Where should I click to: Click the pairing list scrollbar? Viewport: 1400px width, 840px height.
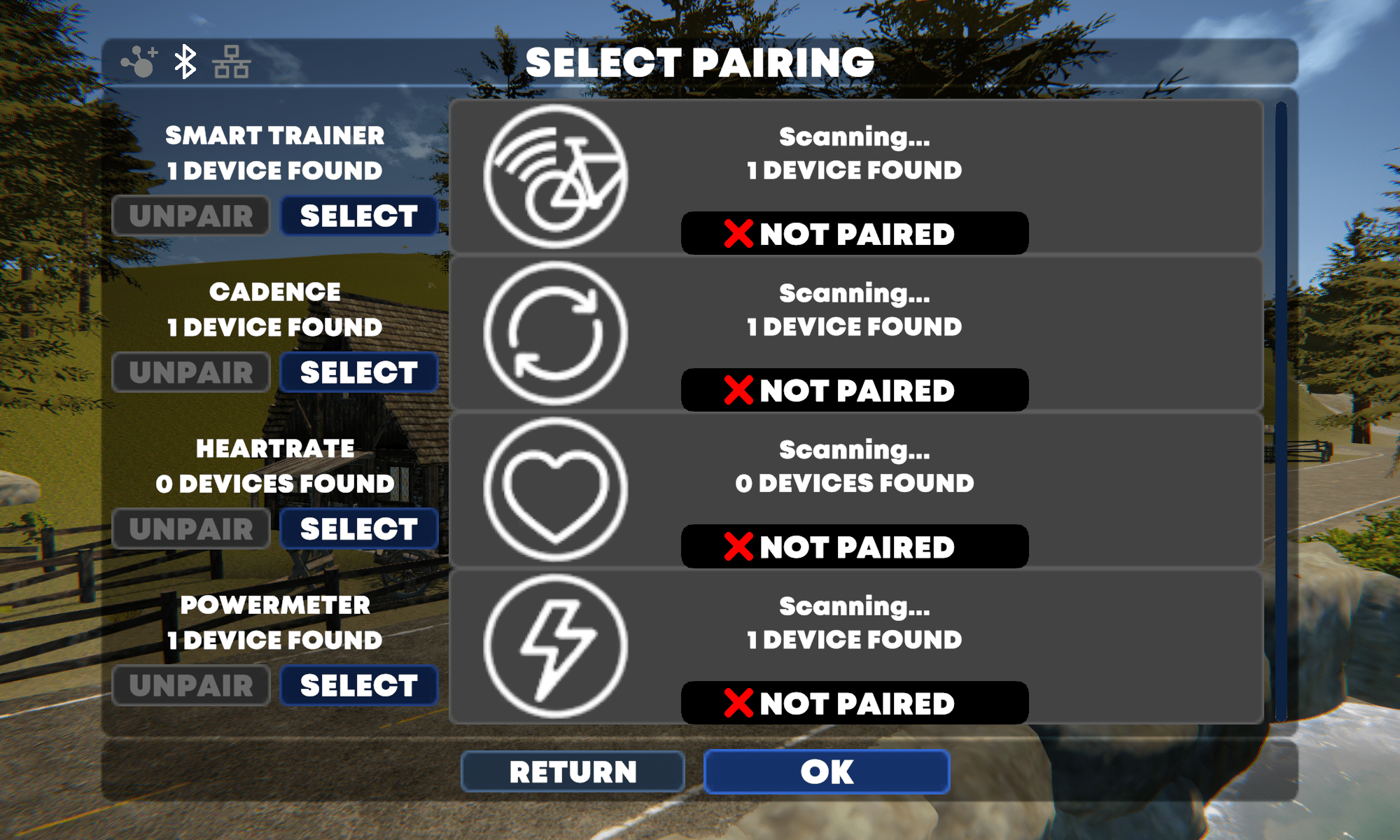coord(1281,412)
